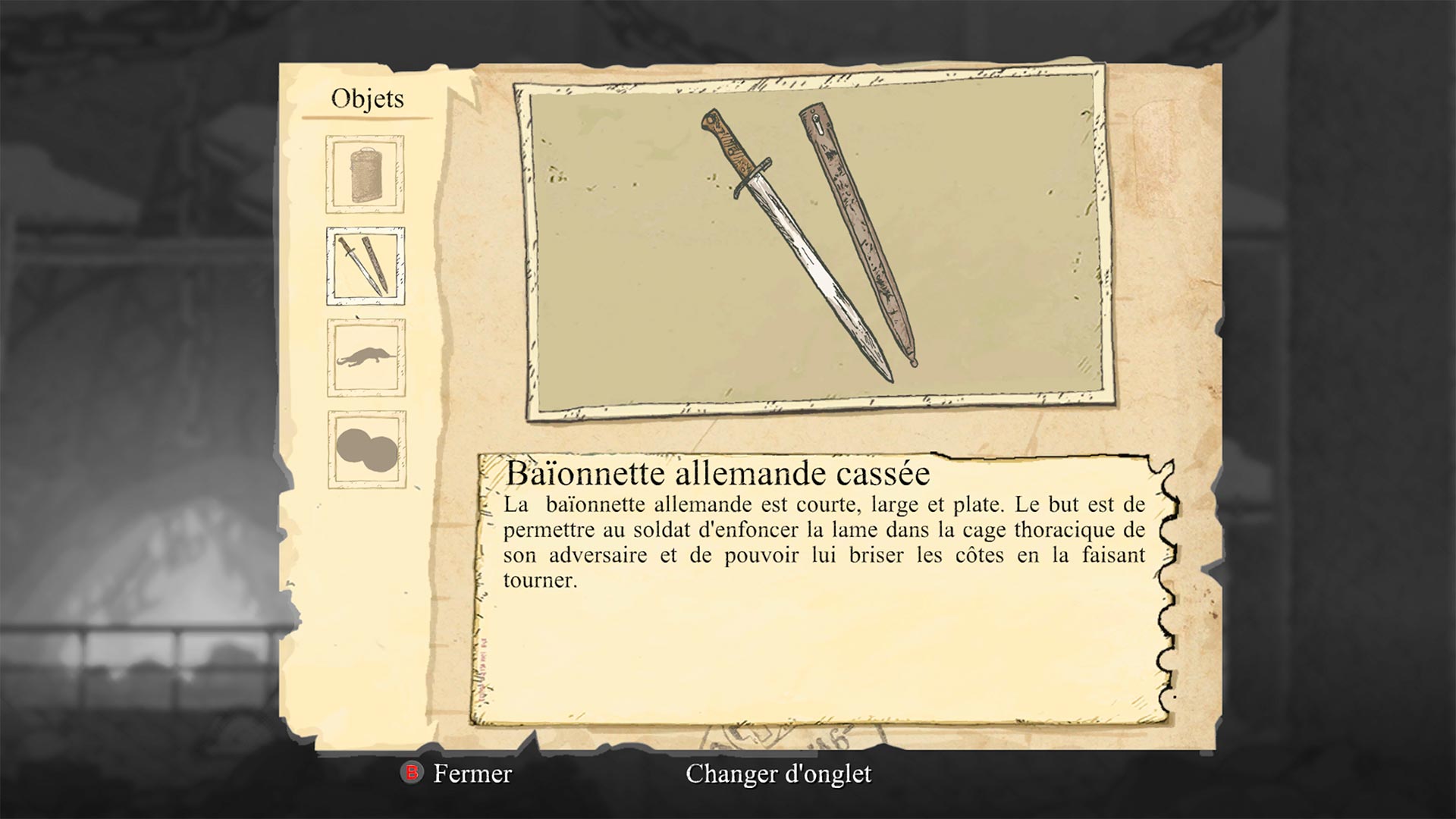This screenshot has width=1456, height=819.
Task: Select the locked round blobs silhouette item
Action: 367,450
